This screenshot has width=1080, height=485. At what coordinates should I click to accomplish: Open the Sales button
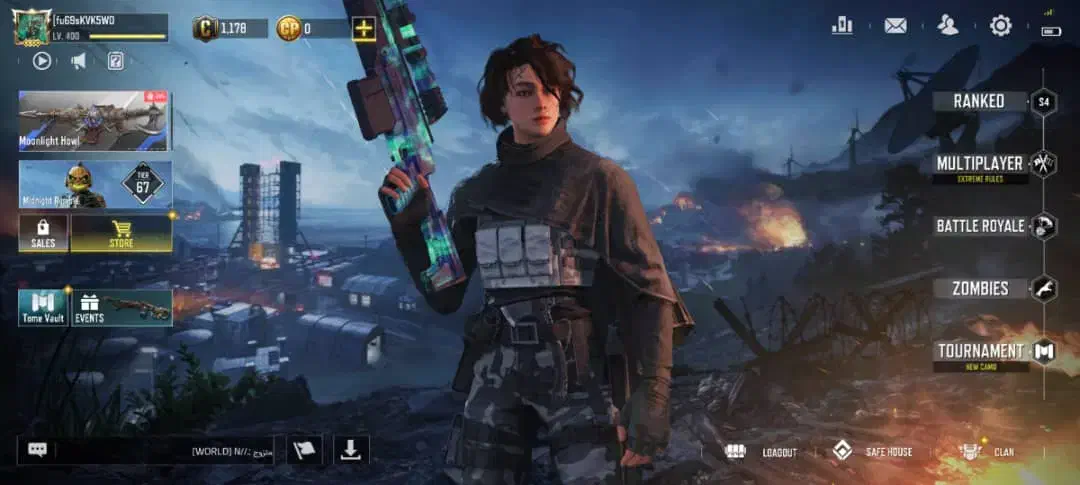pyautogui.click(x=43, y=233)
